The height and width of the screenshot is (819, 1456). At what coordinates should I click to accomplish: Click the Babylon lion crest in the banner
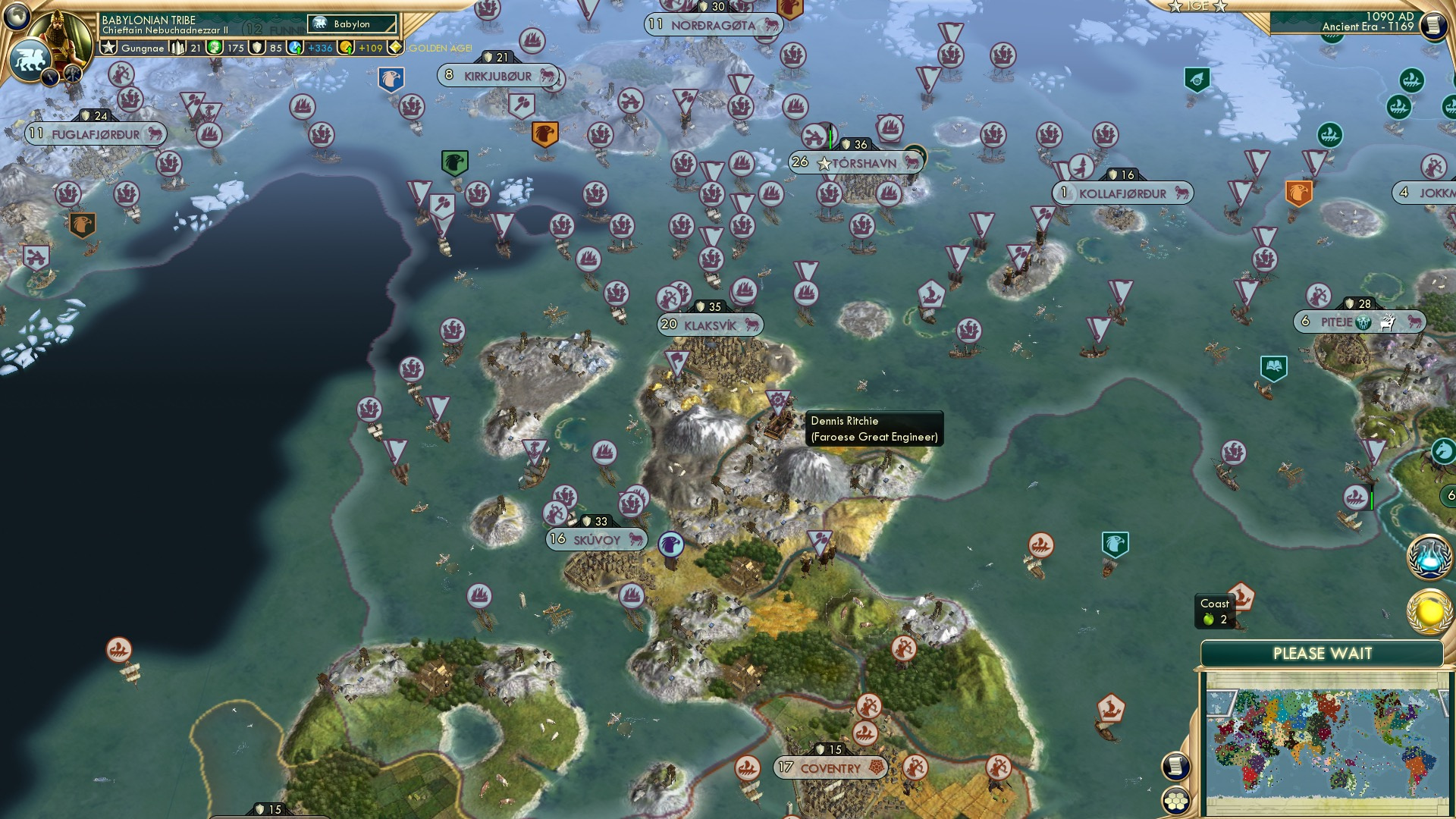(x=28, y=59)
